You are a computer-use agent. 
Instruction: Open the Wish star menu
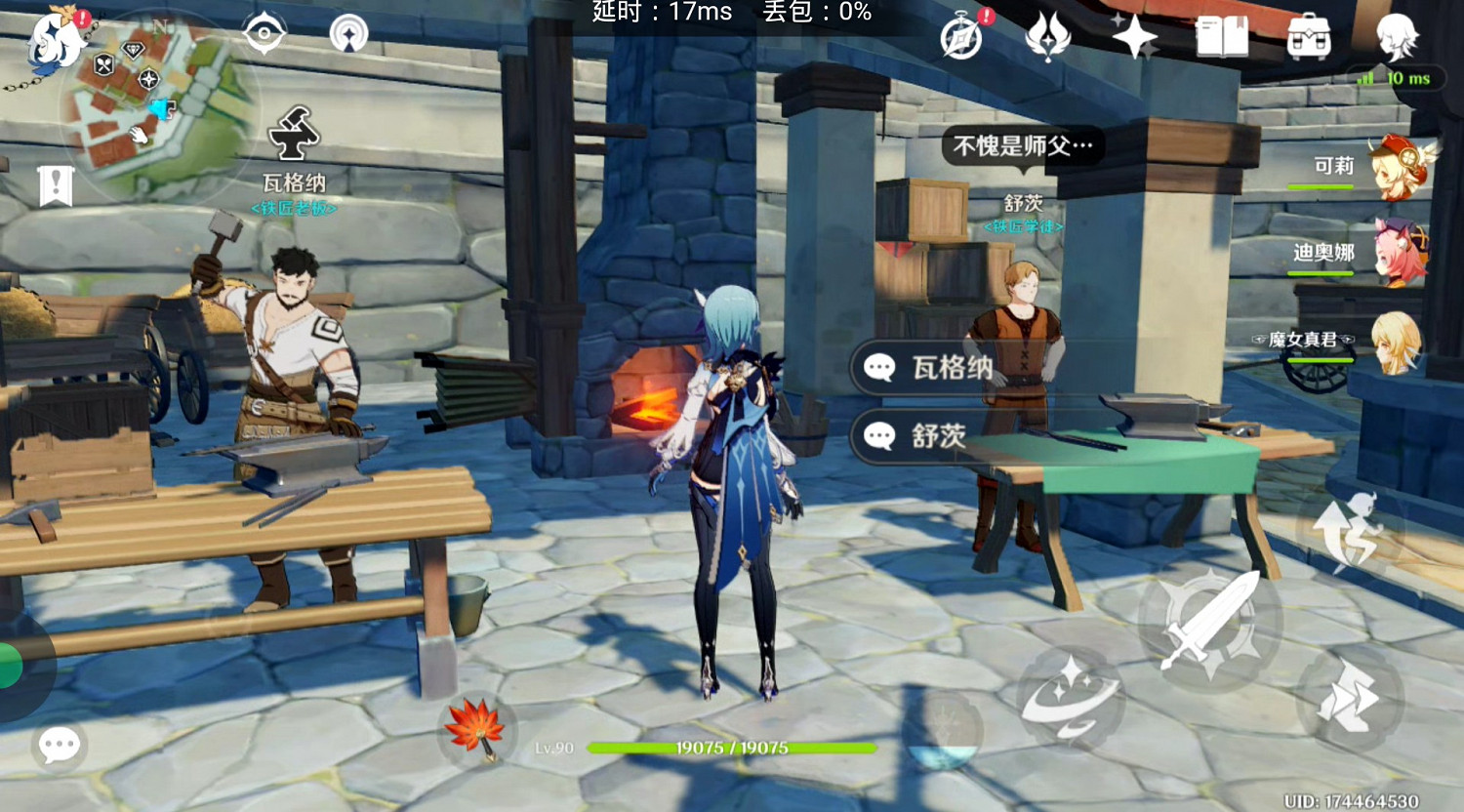pyautogui.click(x=1135, y=39)
